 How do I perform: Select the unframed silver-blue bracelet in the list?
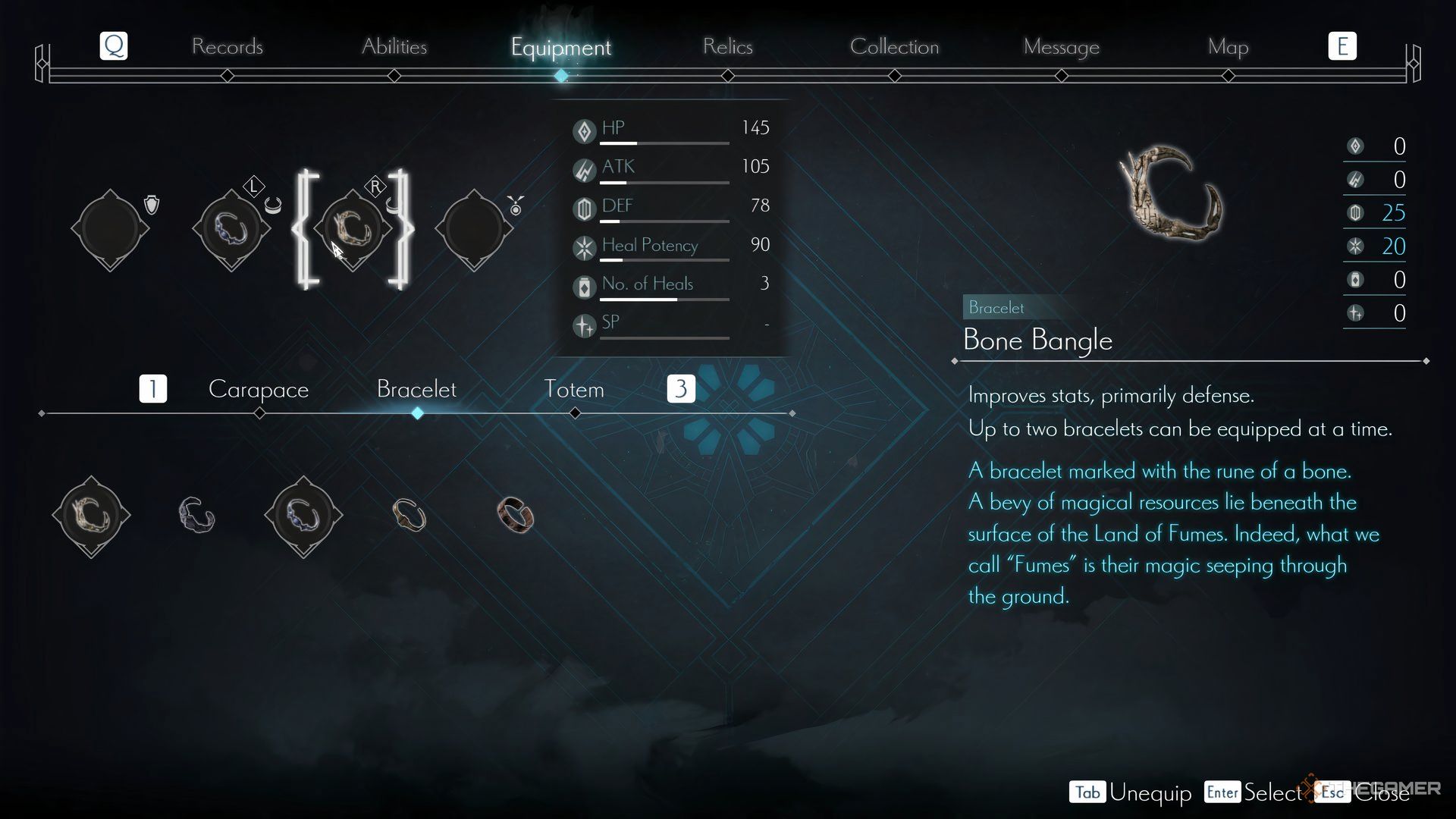click(197, 516)
